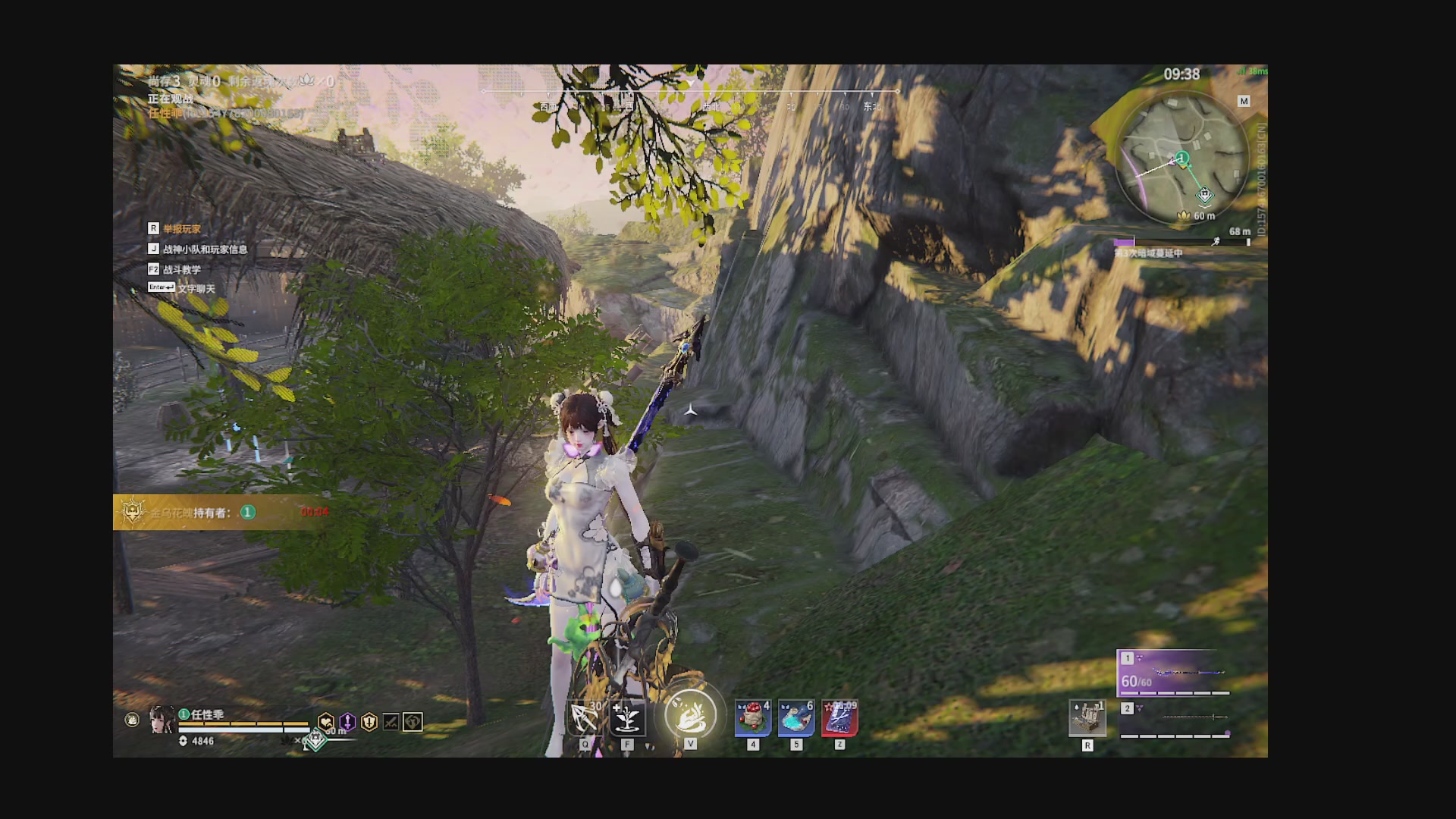
Task: Choose the 举报玩家 report player option
Action: click(x=182, y=229)
